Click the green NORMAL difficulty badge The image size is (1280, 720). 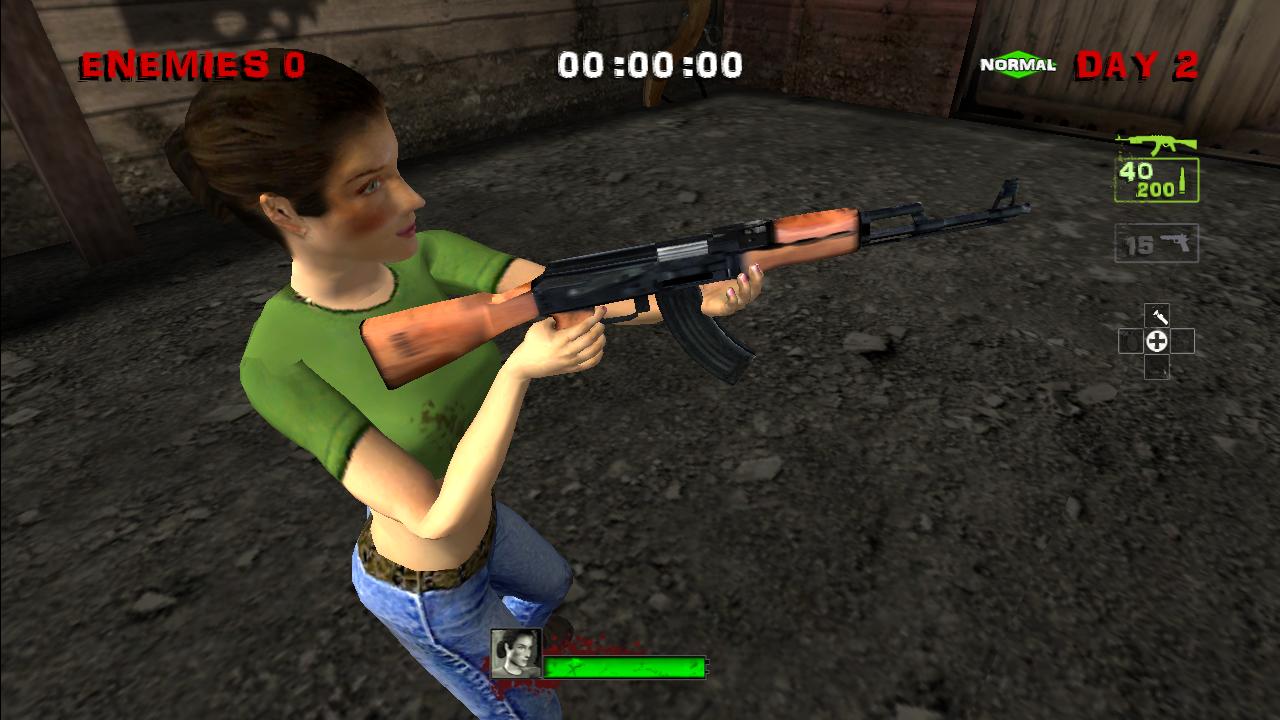click(1018, 65)
